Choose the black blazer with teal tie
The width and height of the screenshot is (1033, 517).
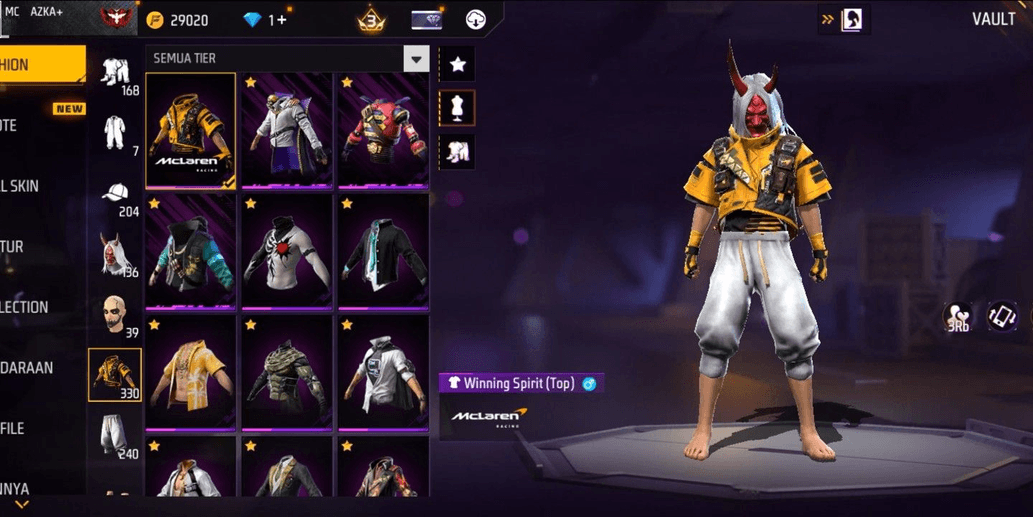[382, 252]
